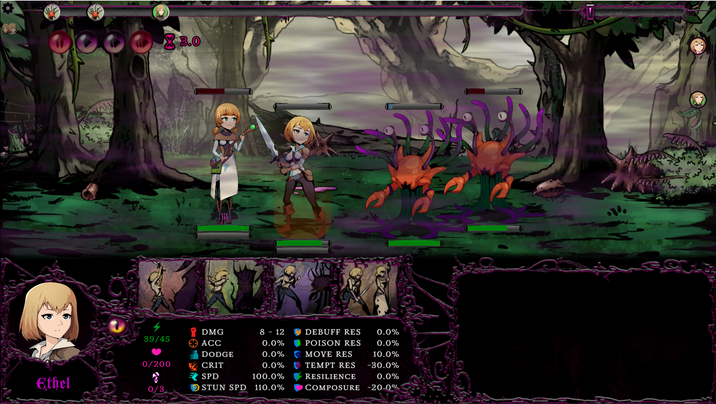Activate the fourth skill showing two heroines
This screenshot has width=716, height=404.
[x=370, y=288]
